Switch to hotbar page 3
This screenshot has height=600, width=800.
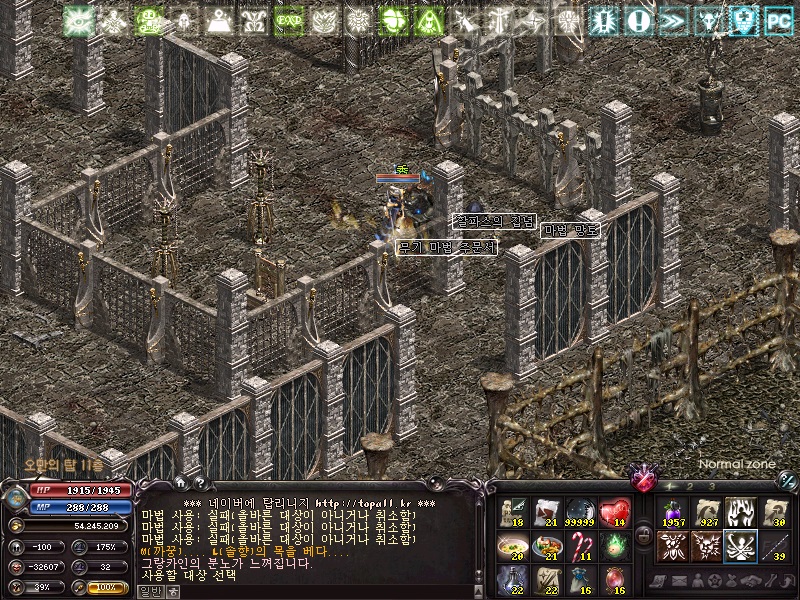712,486
